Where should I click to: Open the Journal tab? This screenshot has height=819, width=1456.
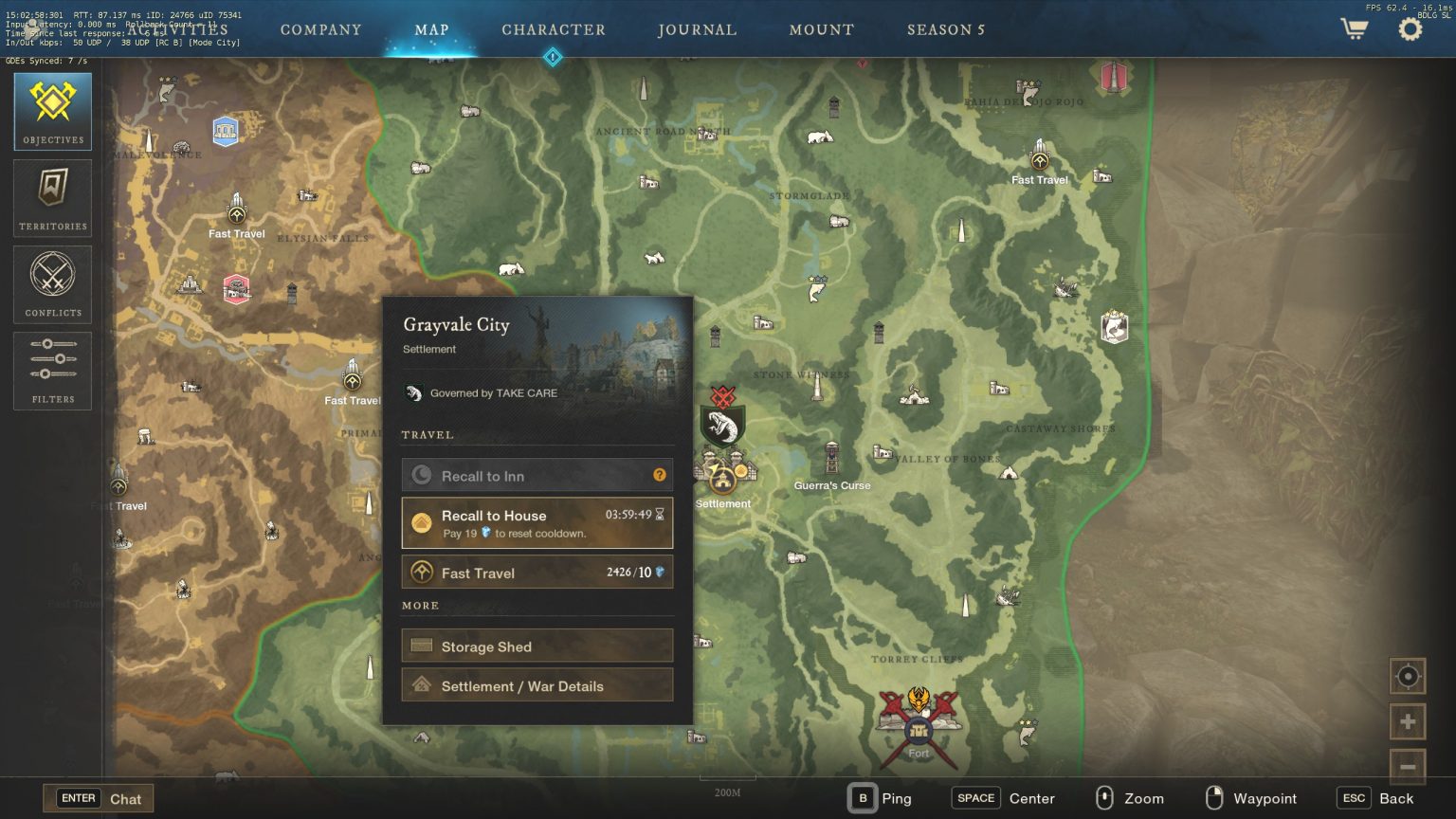pyautogui.click(x=698, y=29)
